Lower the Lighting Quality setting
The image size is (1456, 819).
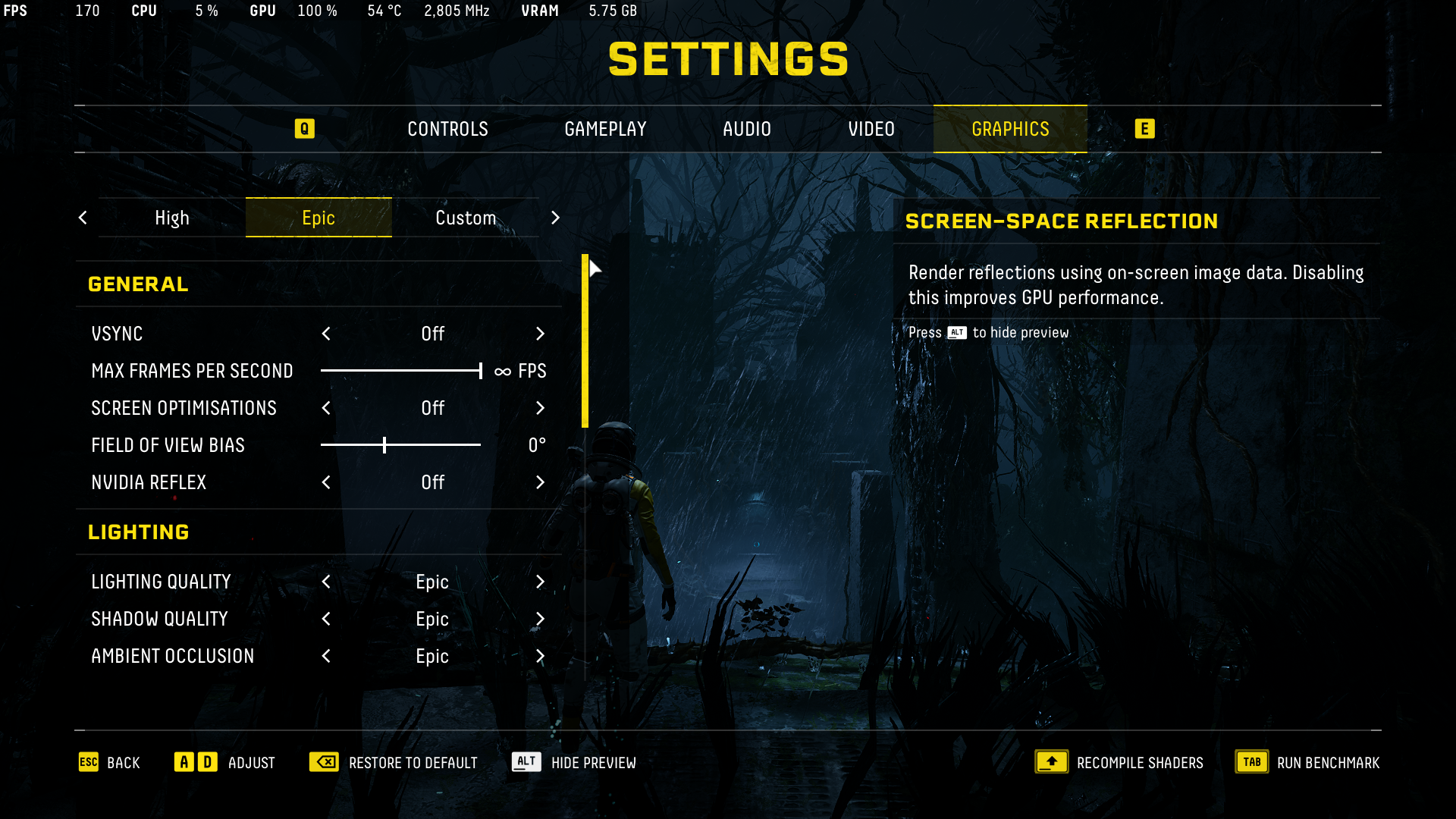point(326,582)
